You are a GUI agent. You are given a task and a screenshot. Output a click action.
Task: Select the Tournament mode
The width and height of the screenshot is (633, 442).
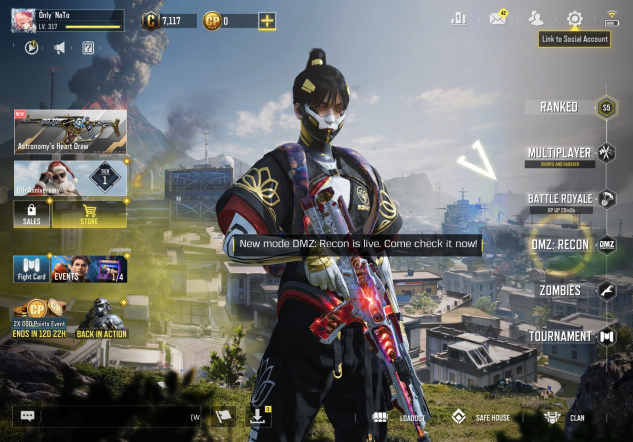[x=560, y=336]
